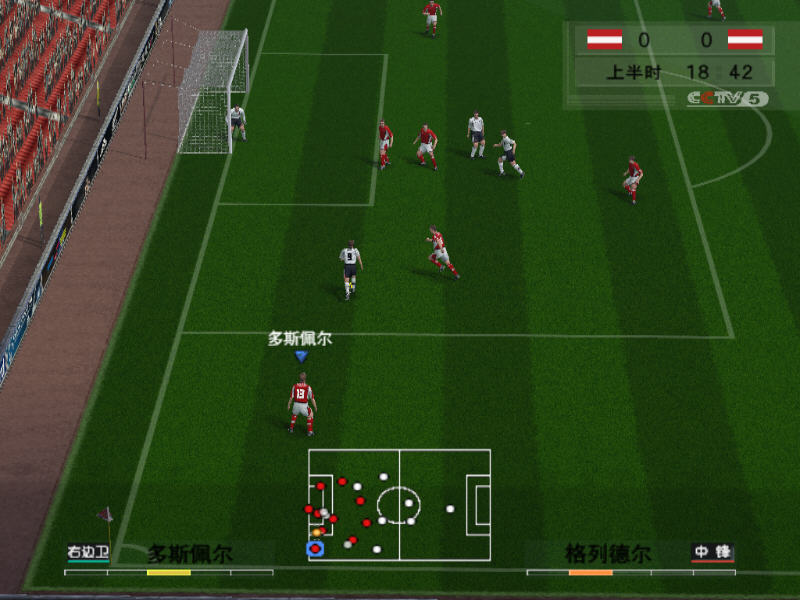Click the pitch radar minimap
Image resolution: width=800 pixels, height=600 pixels.
399,504
